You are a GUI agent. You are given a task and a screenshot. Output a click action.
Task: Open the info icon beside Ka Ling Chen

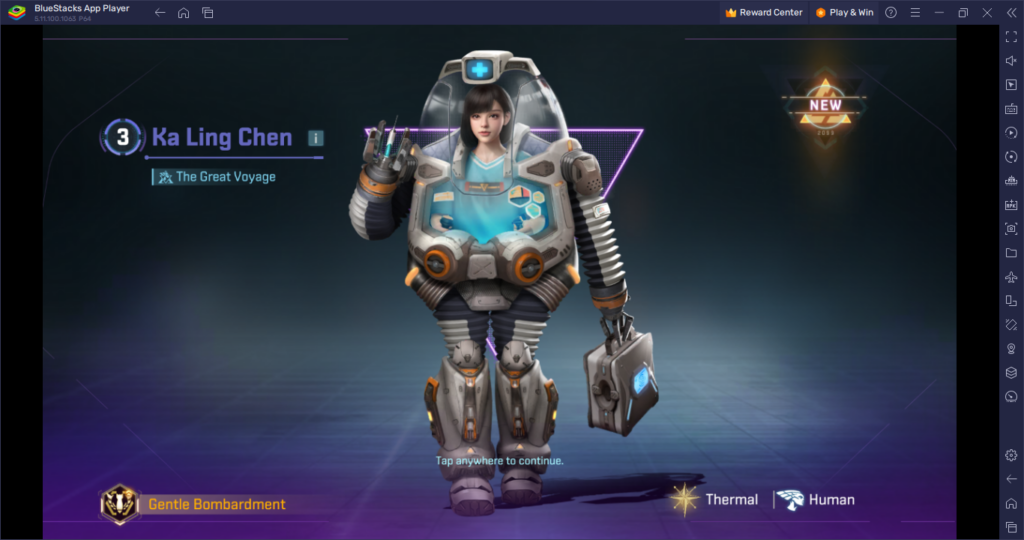tap(316, 138)
